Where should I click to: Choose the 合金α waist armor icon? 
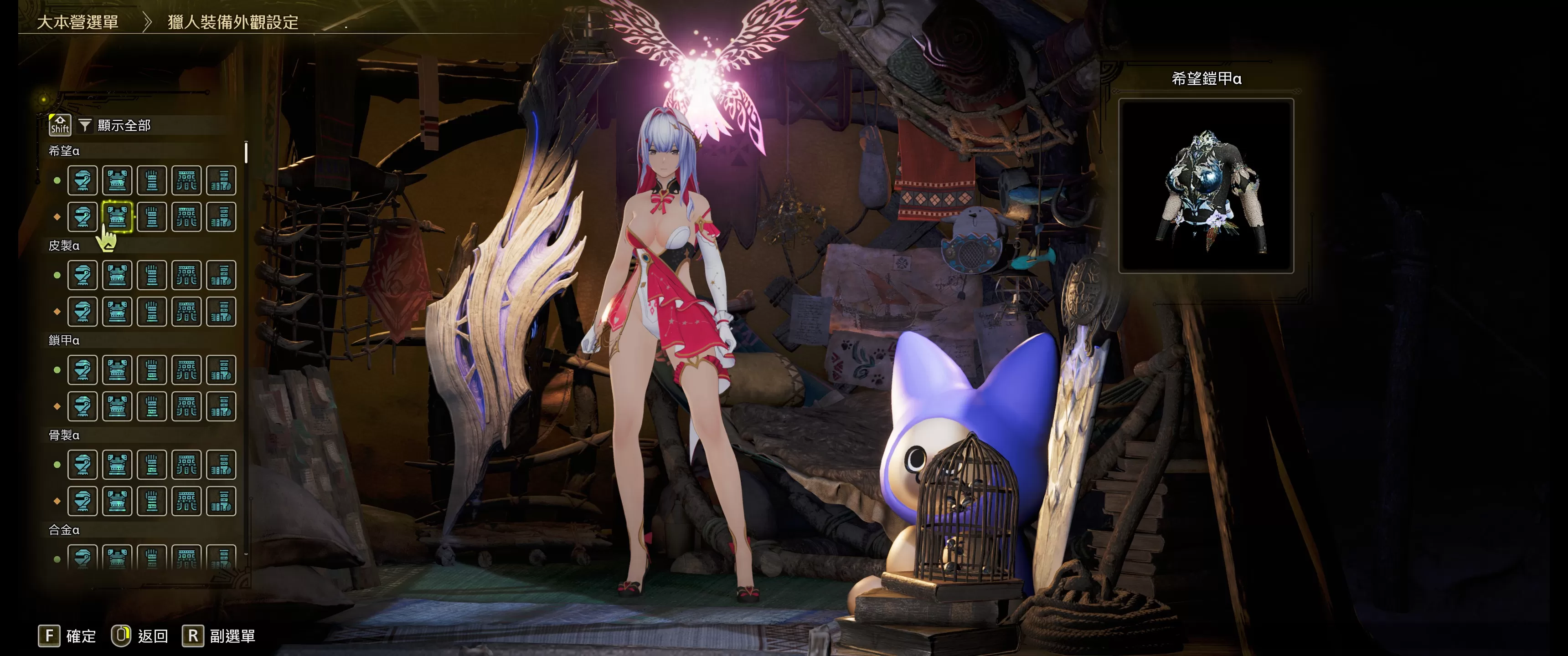pos(186,558)
